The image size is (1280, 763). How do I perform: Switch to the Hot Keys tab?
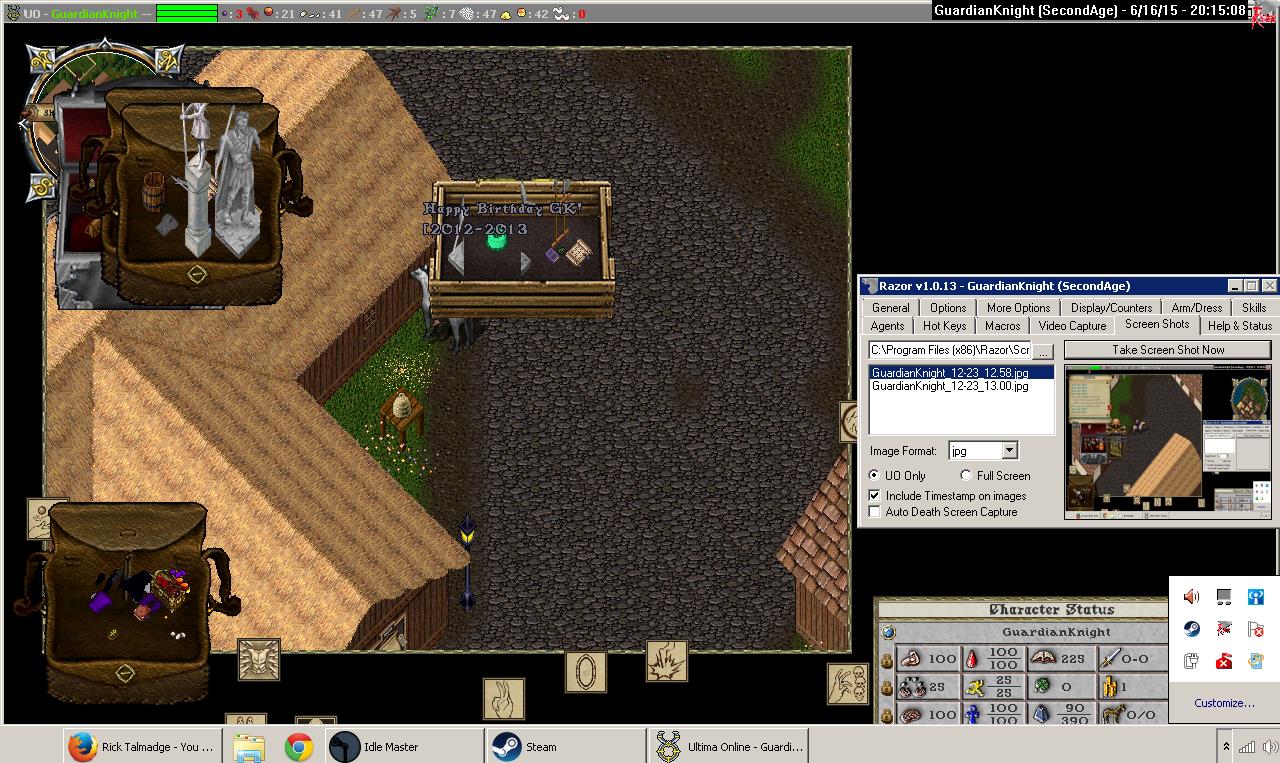click(944, 326)
